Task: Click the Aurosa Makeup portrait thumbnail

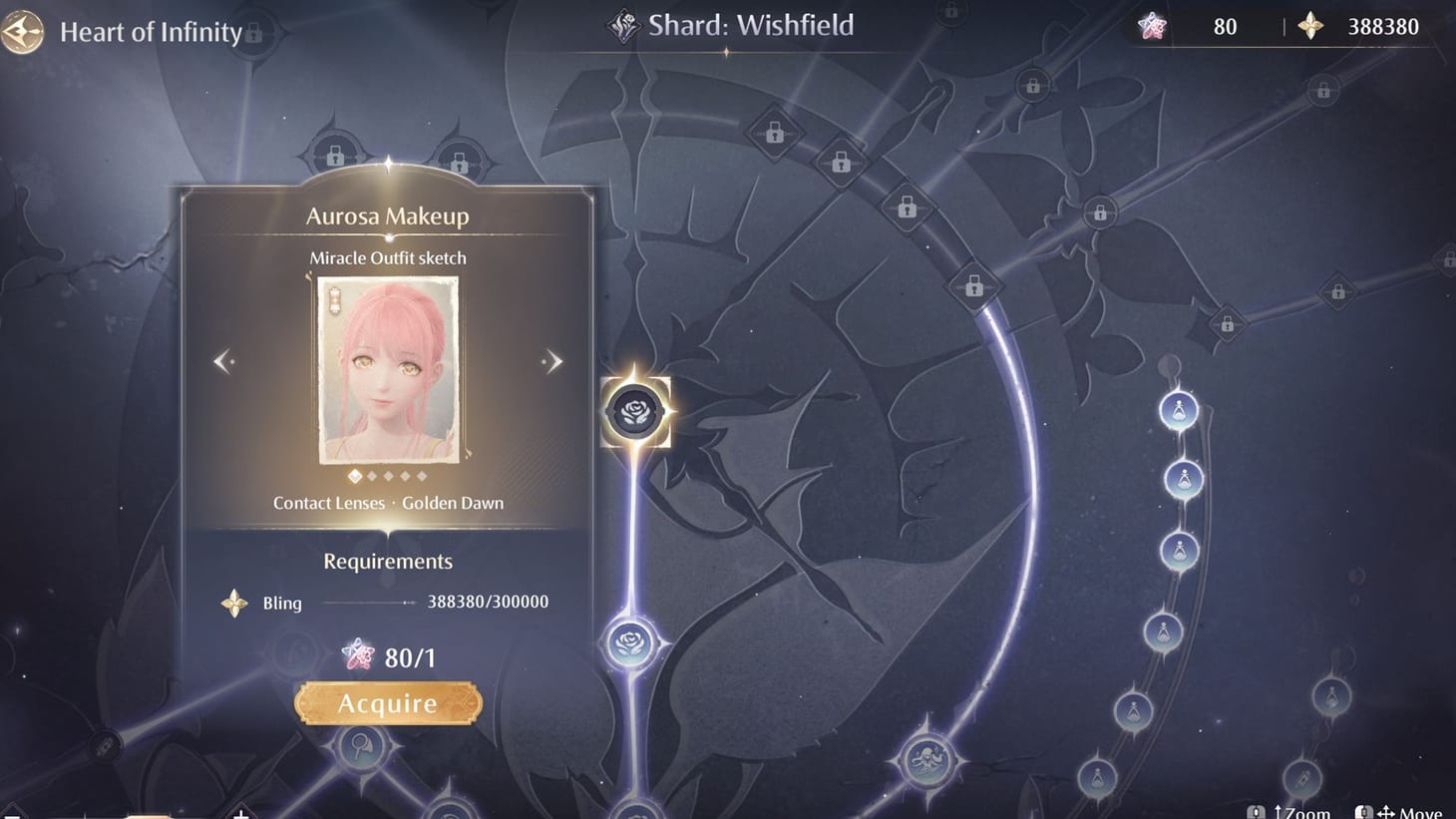Action: click(388, 371)
